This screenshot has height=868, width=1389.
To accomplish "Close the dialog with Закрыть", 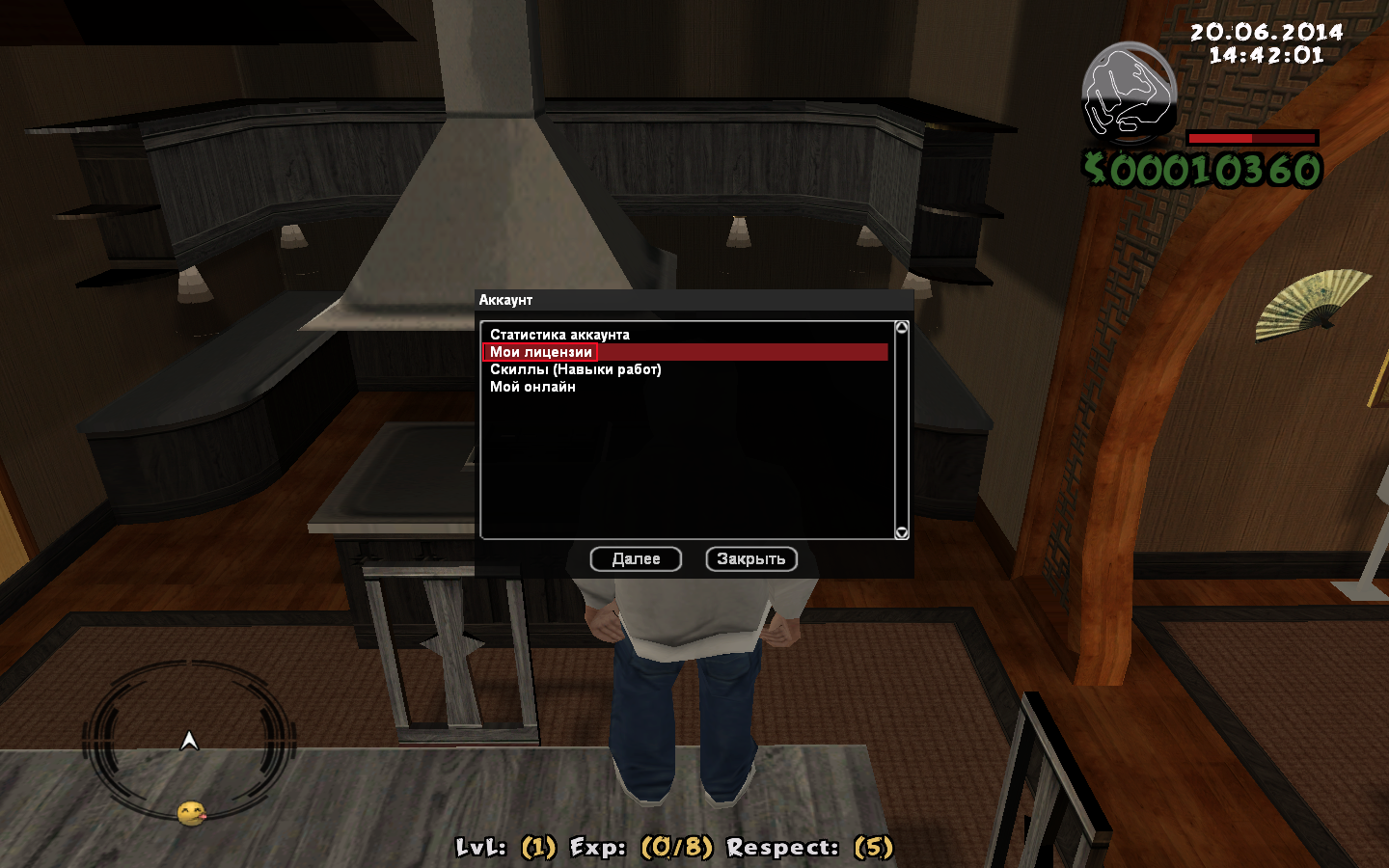I will click(751, 559).
